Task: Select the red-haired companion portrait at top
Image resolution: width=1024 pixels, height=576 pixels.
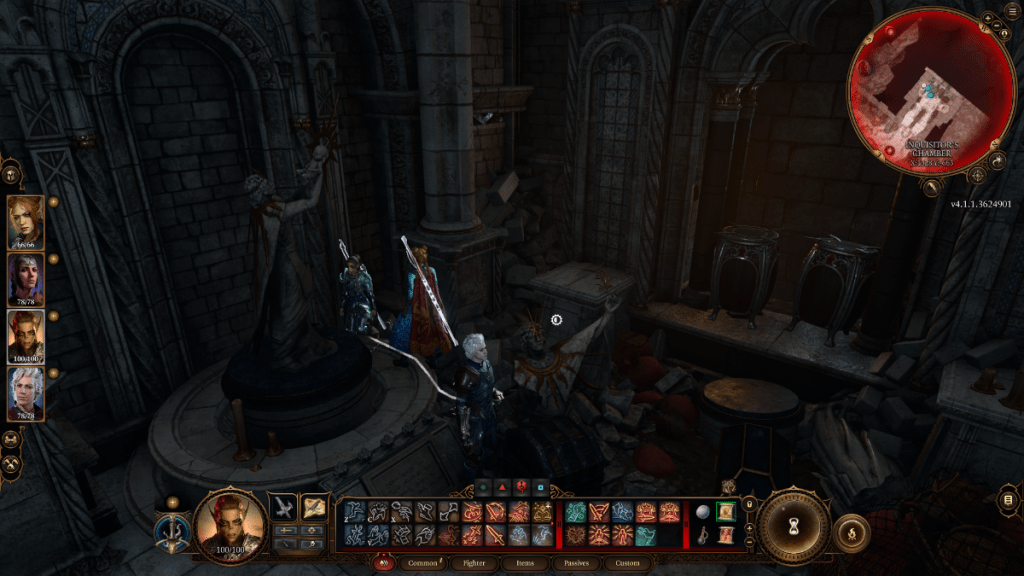Action: tap(25, 221)
